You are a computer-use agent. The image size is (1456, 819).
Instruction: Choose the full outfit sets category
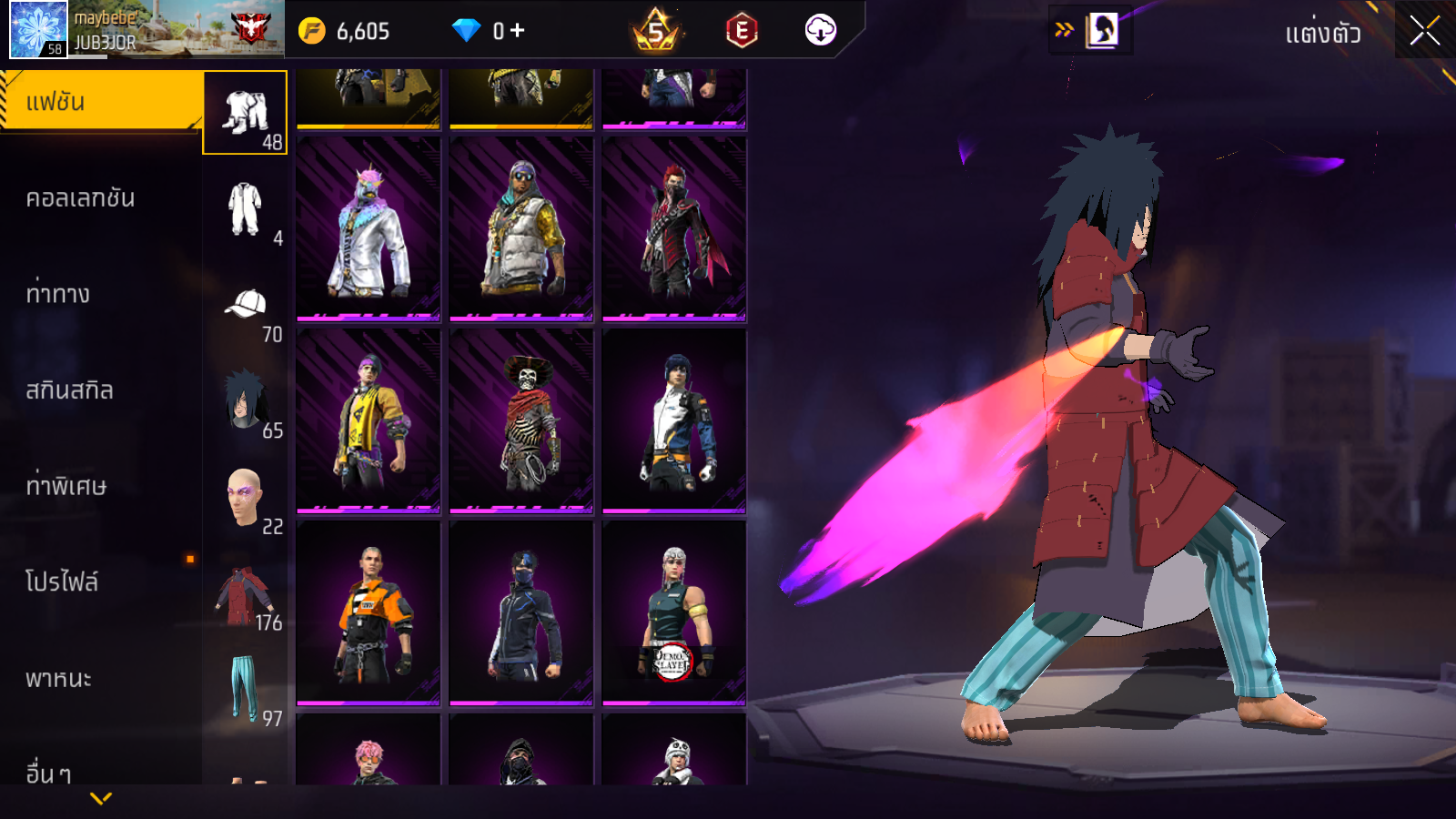245,113
